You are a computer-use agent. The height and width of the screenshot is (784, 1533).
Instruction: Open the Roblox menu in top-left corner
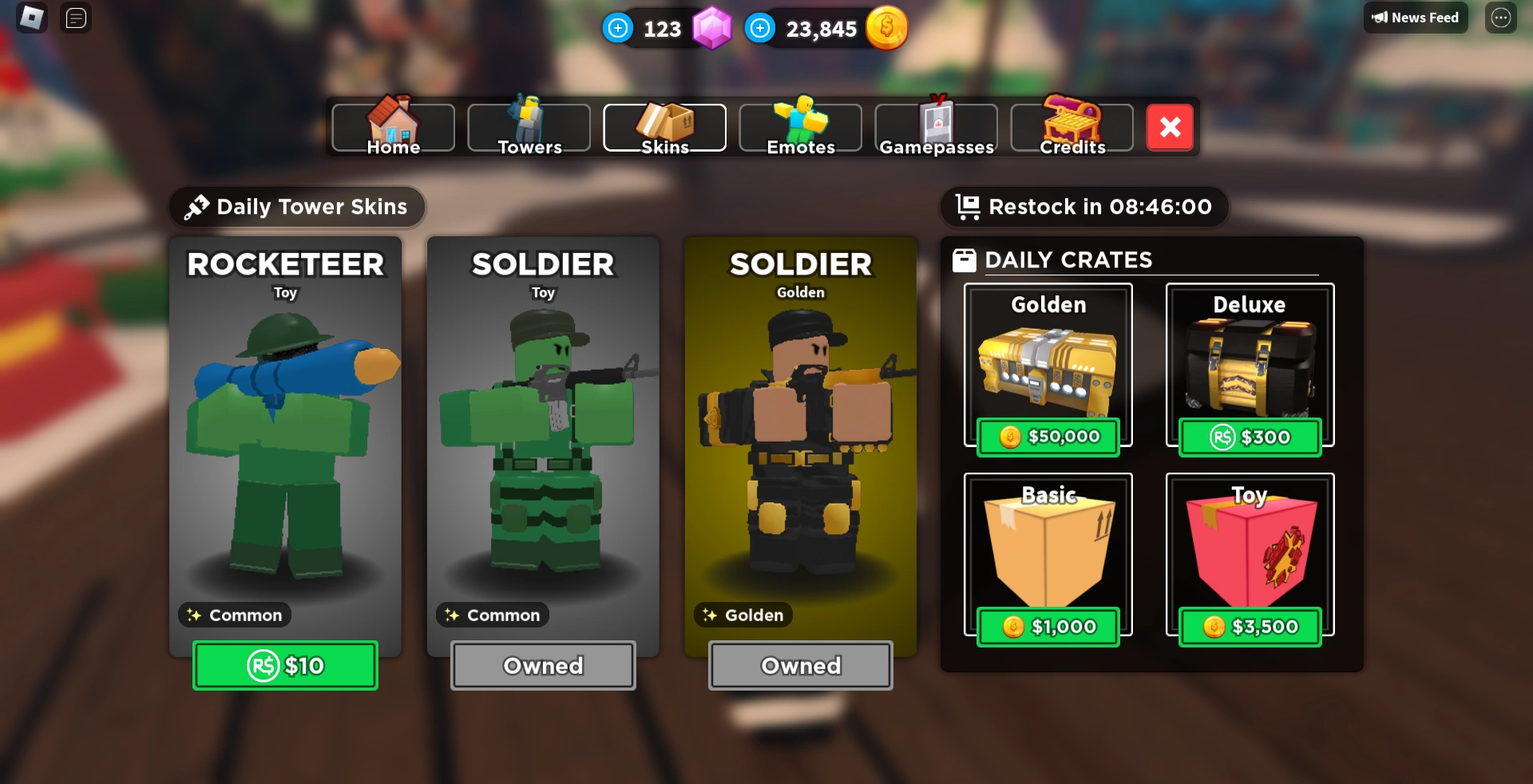(31, 18)
